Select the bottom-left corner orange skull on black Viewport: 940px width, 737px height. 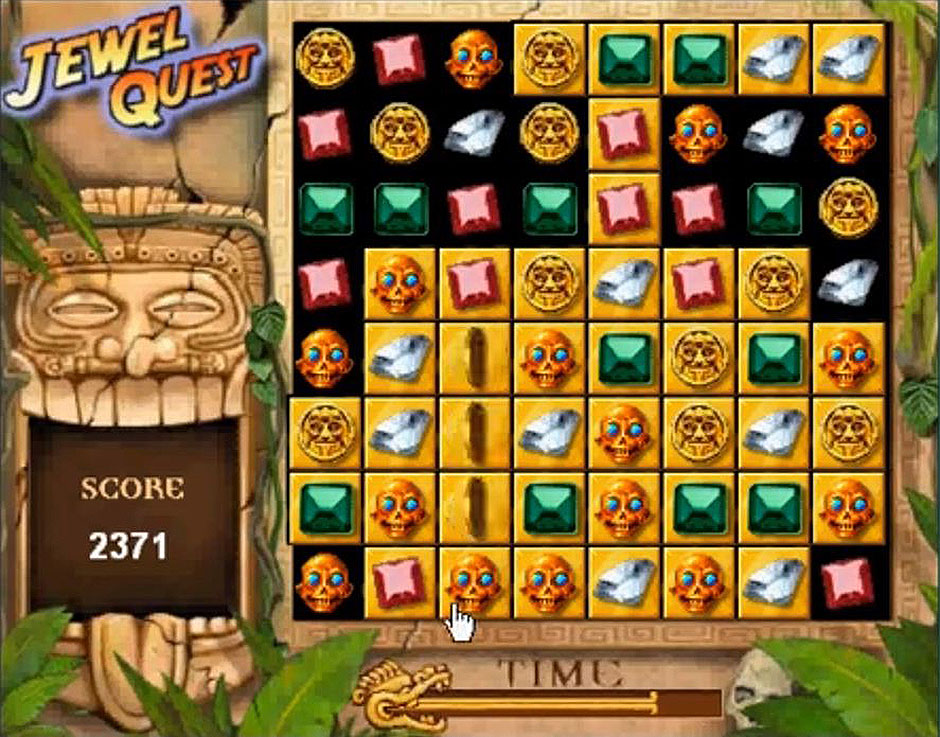coord(325,582)
